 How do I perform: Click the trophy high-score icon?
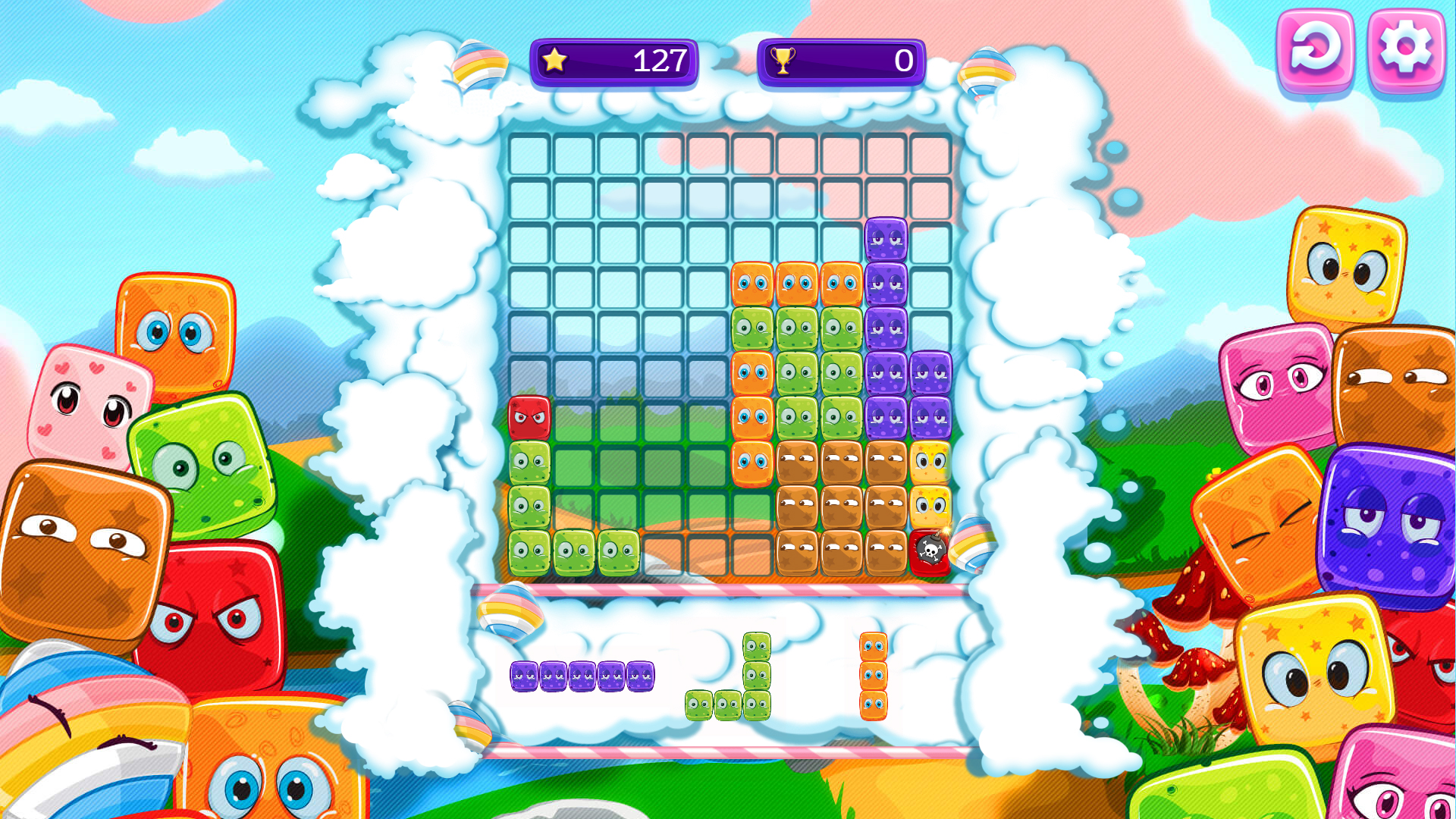781,61
